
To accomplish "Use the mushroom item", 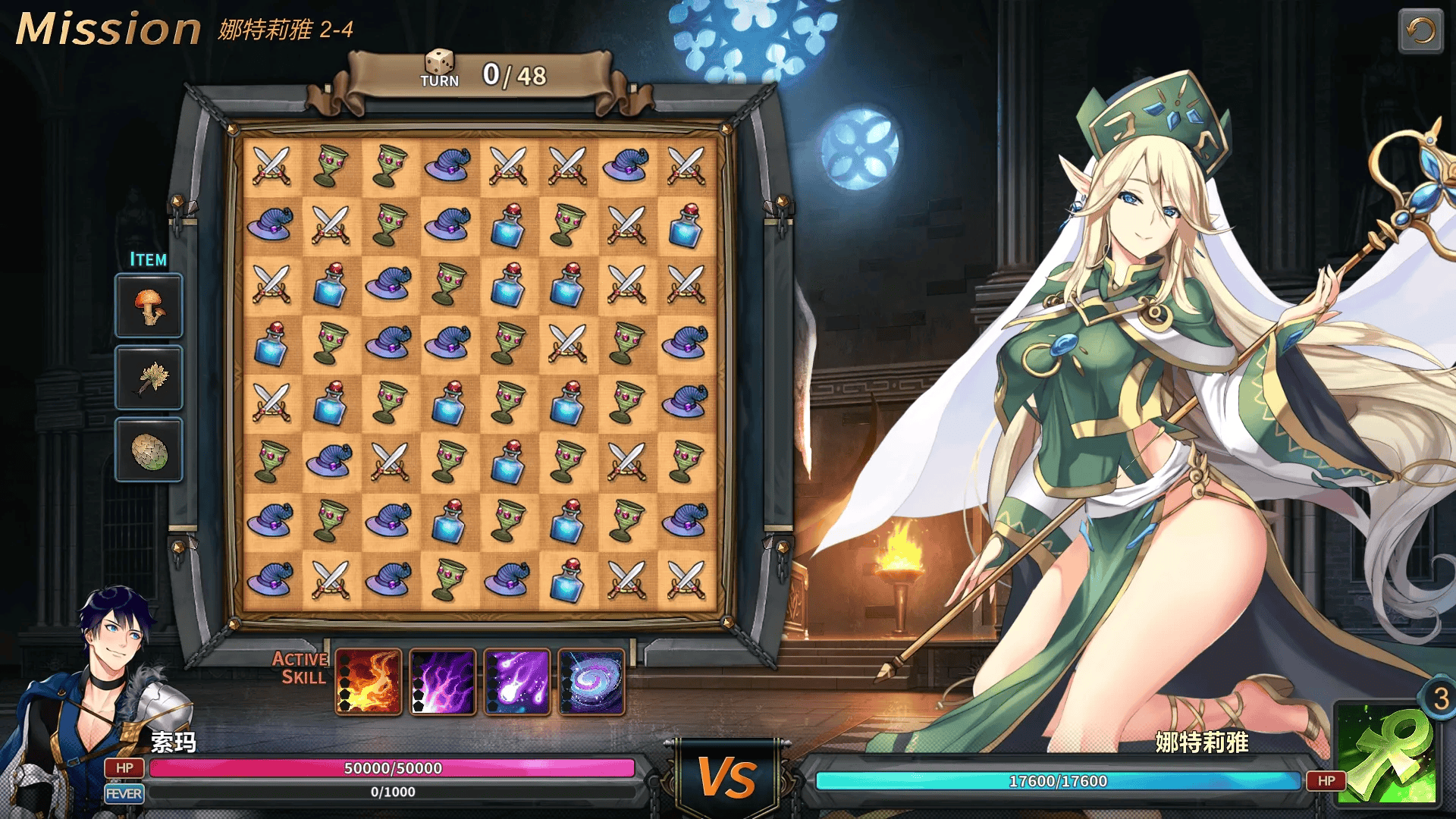I will point(149,306).
